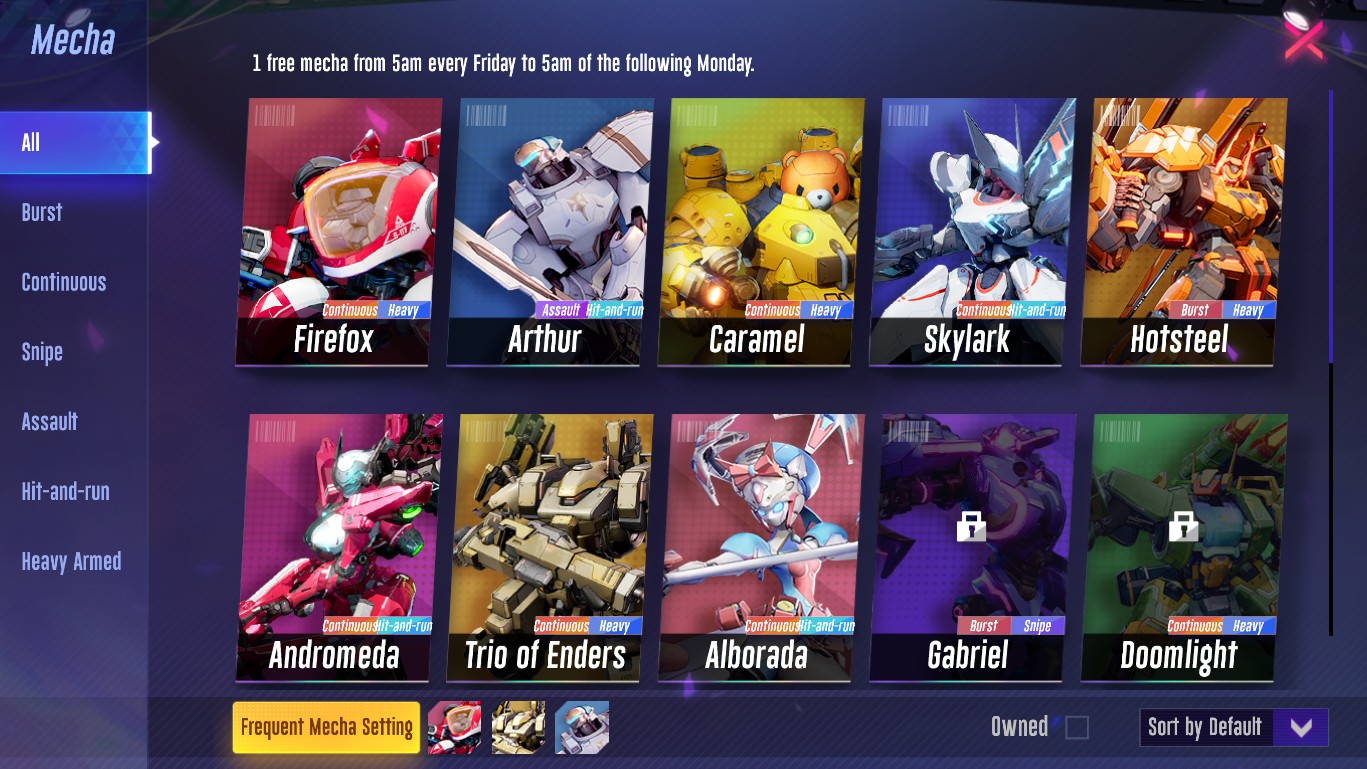Pick the Caramel bear mecha card
This screenshot has width=1367, height=769.
click(760, 231)
